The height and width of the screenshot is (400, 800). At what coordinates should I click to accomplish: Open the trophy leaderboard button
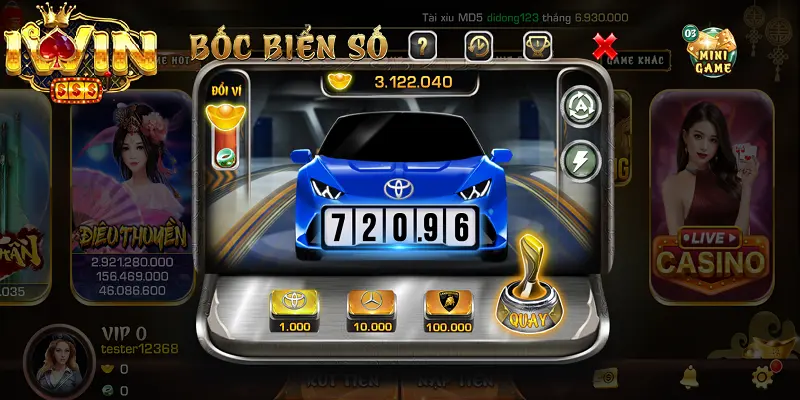538,45
